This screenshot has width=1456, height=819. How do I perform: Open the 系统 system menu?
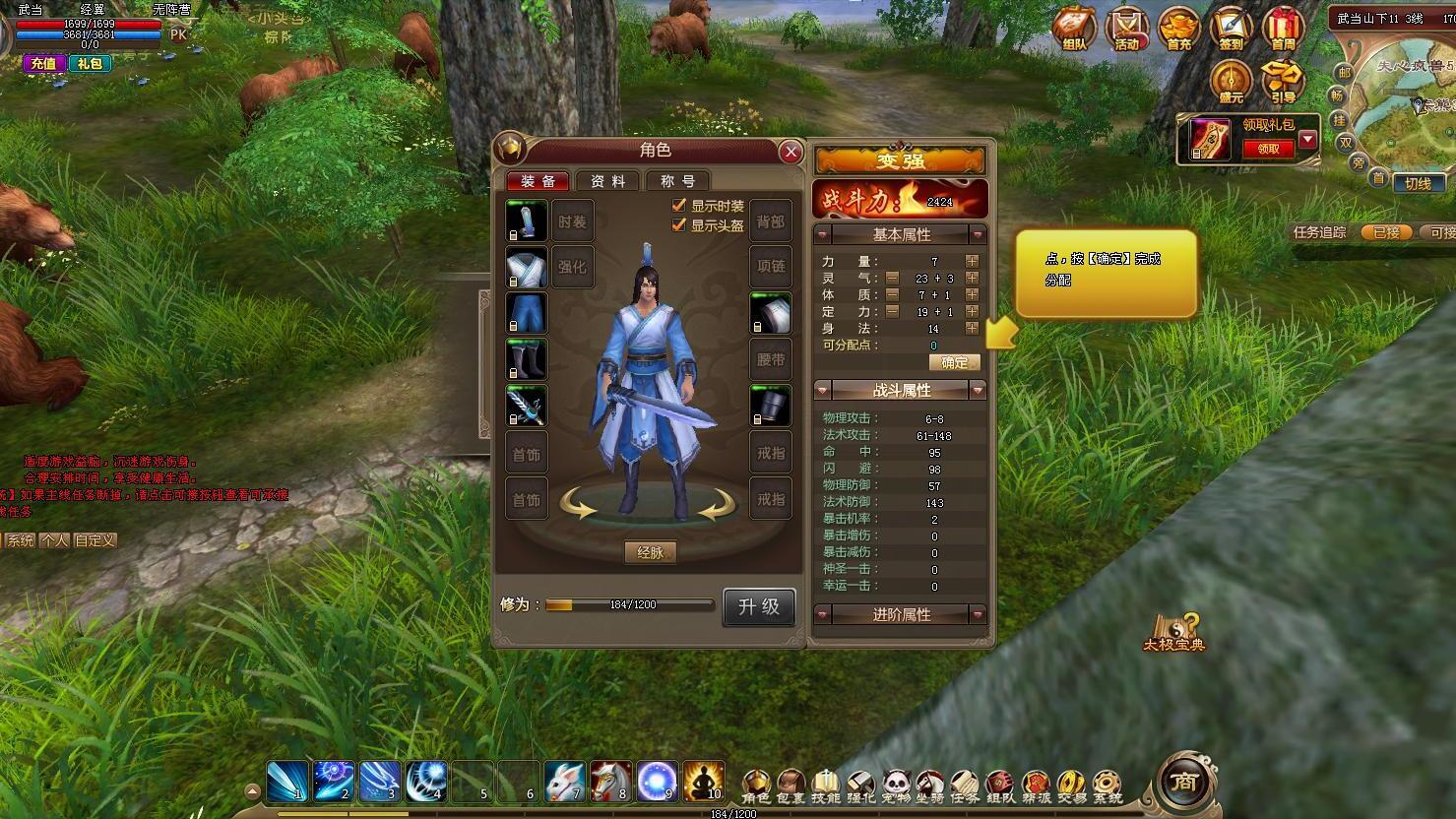tap(1107, 786)
